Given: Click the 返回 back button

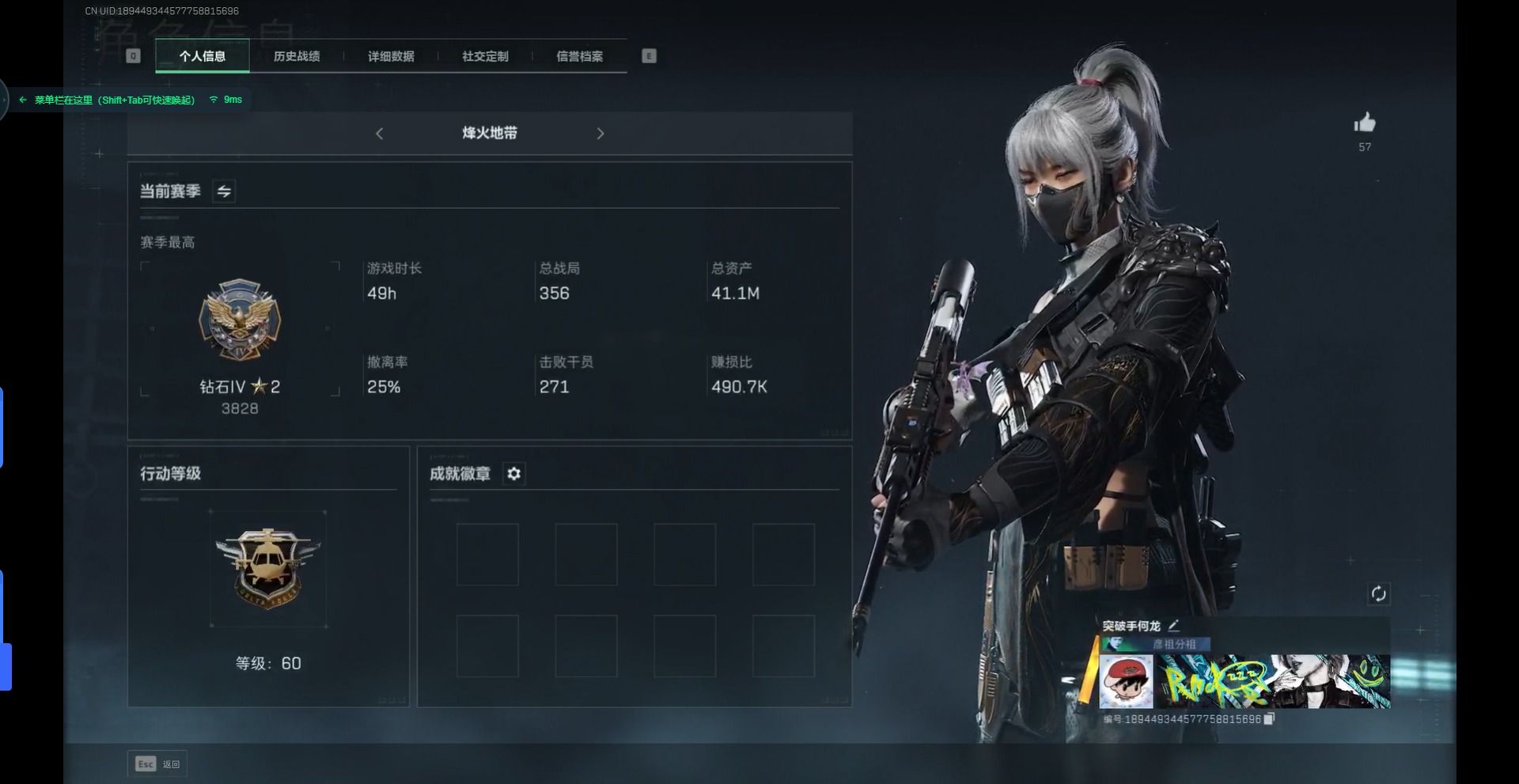Looking at the screenshot, I should (x=158, y=764).
